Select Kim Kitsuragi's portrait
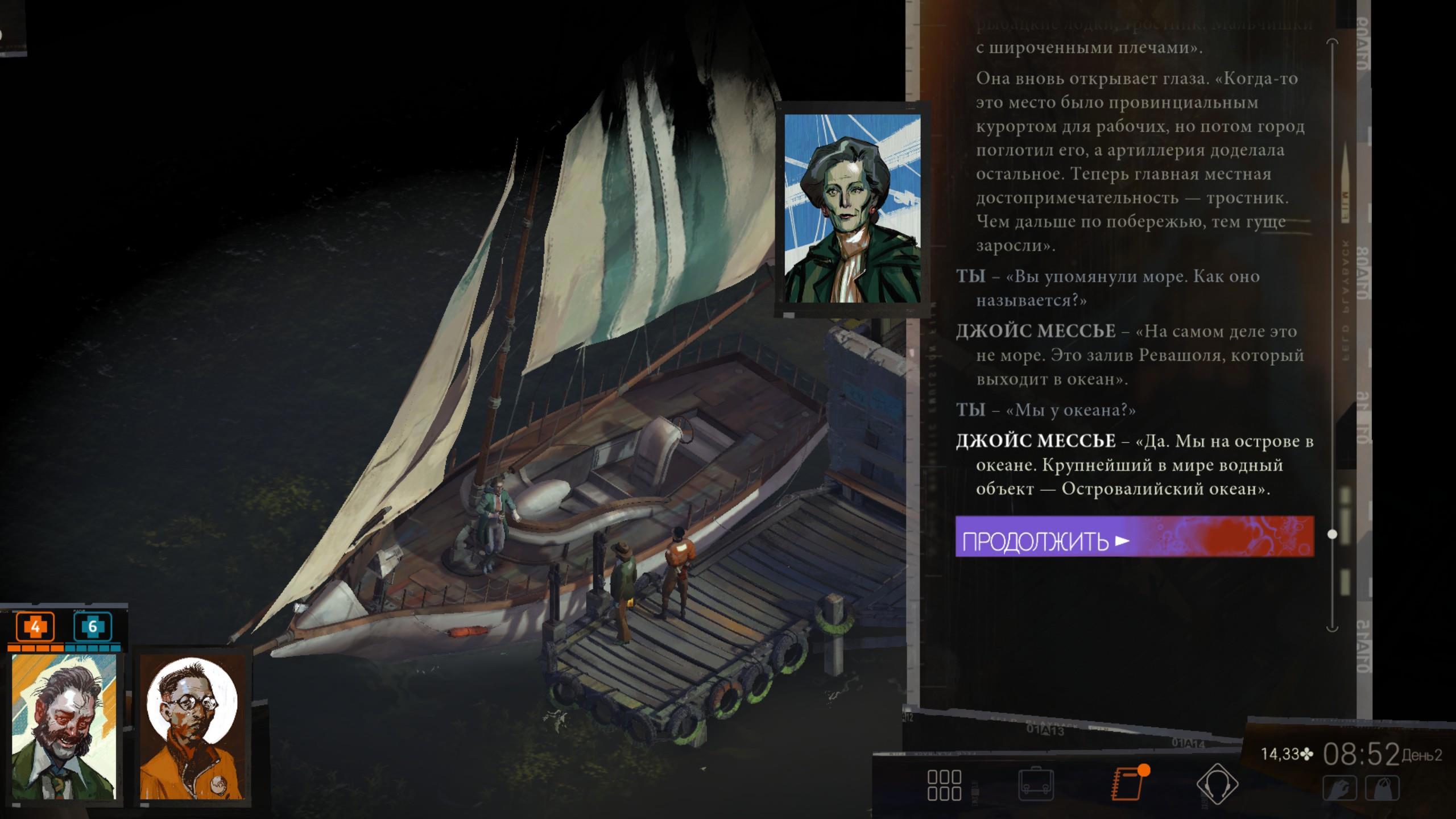Screen dimensions: 1456x819 pos(191,726)
